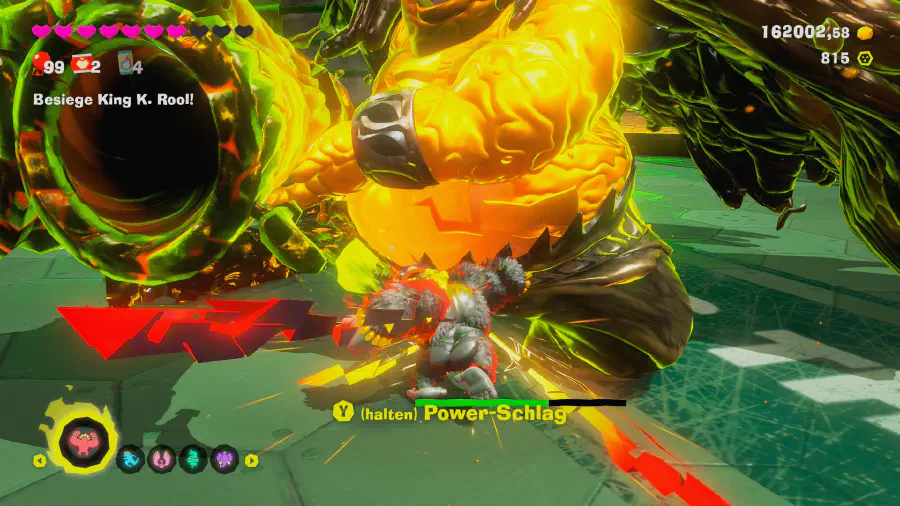900x506 pixels.
Task: Pick the purple Elephant Bananza icon
Action: pyautogui.click(x=224, y=460)
